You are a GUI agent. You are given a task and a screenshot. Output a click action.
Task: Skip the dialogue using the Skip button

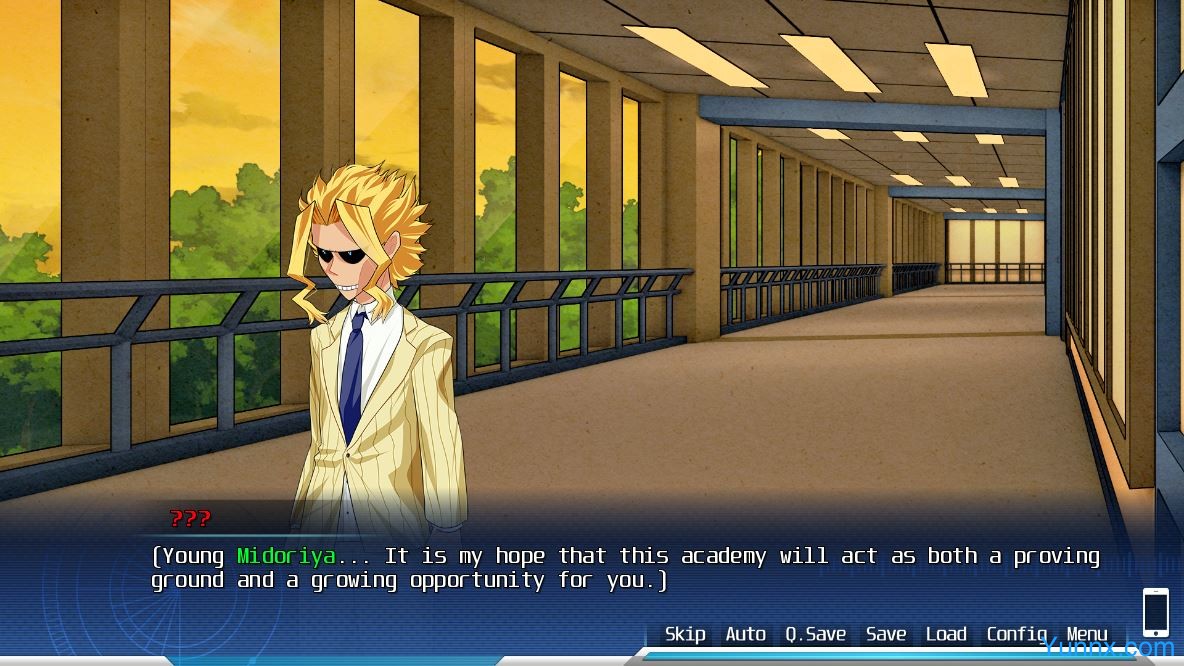coord(685,634)
